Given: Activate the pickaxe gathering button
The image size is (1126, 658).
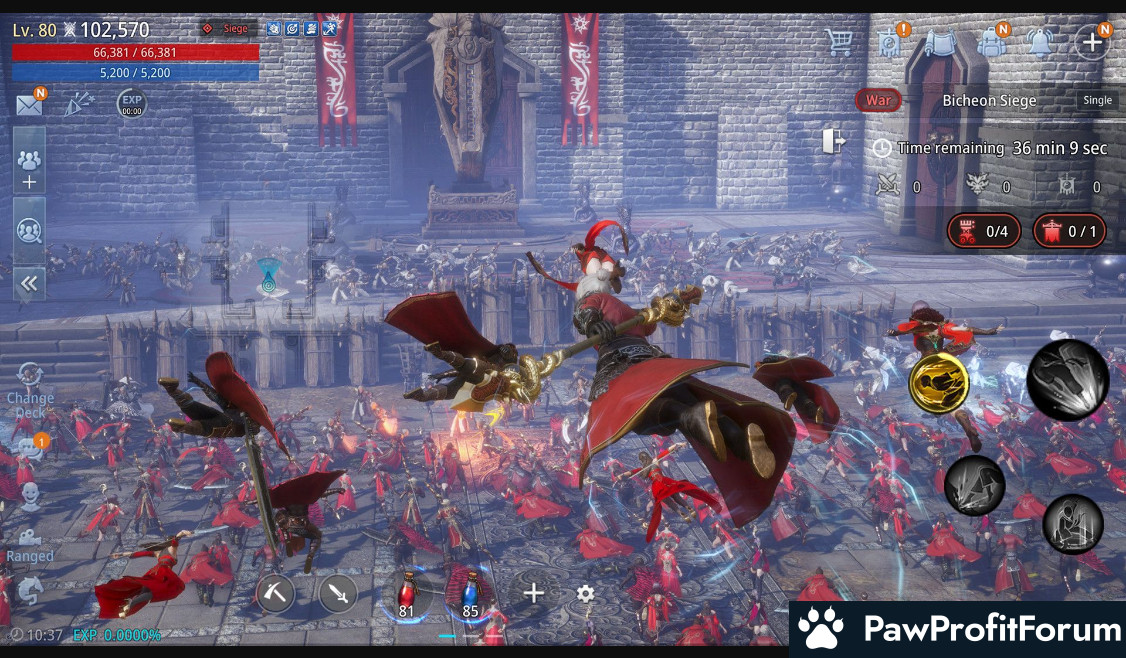Looking at the screenshot, I should tap(275, 593).
